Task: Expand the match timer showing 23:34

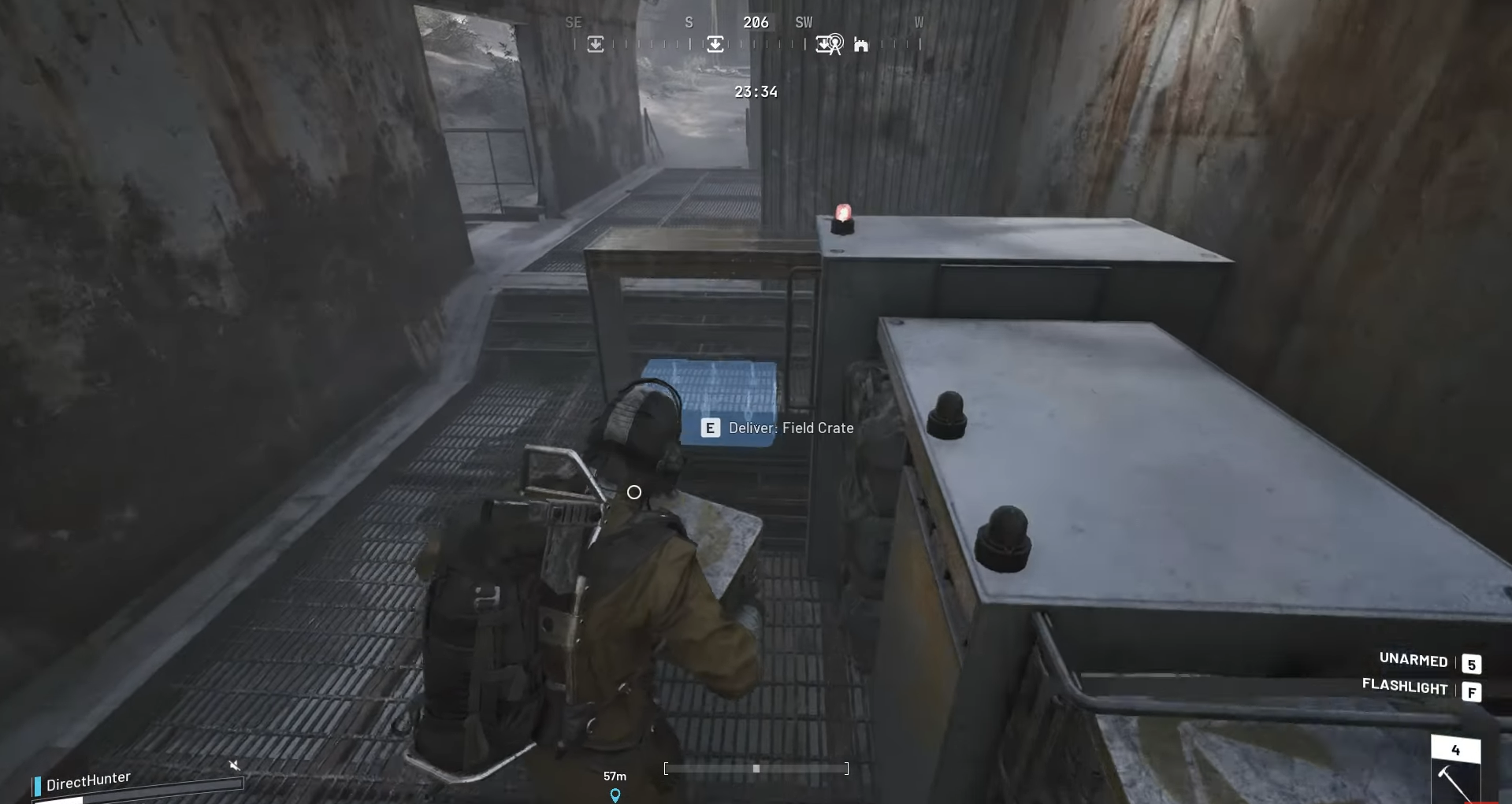Action: [x=756, y=91]
